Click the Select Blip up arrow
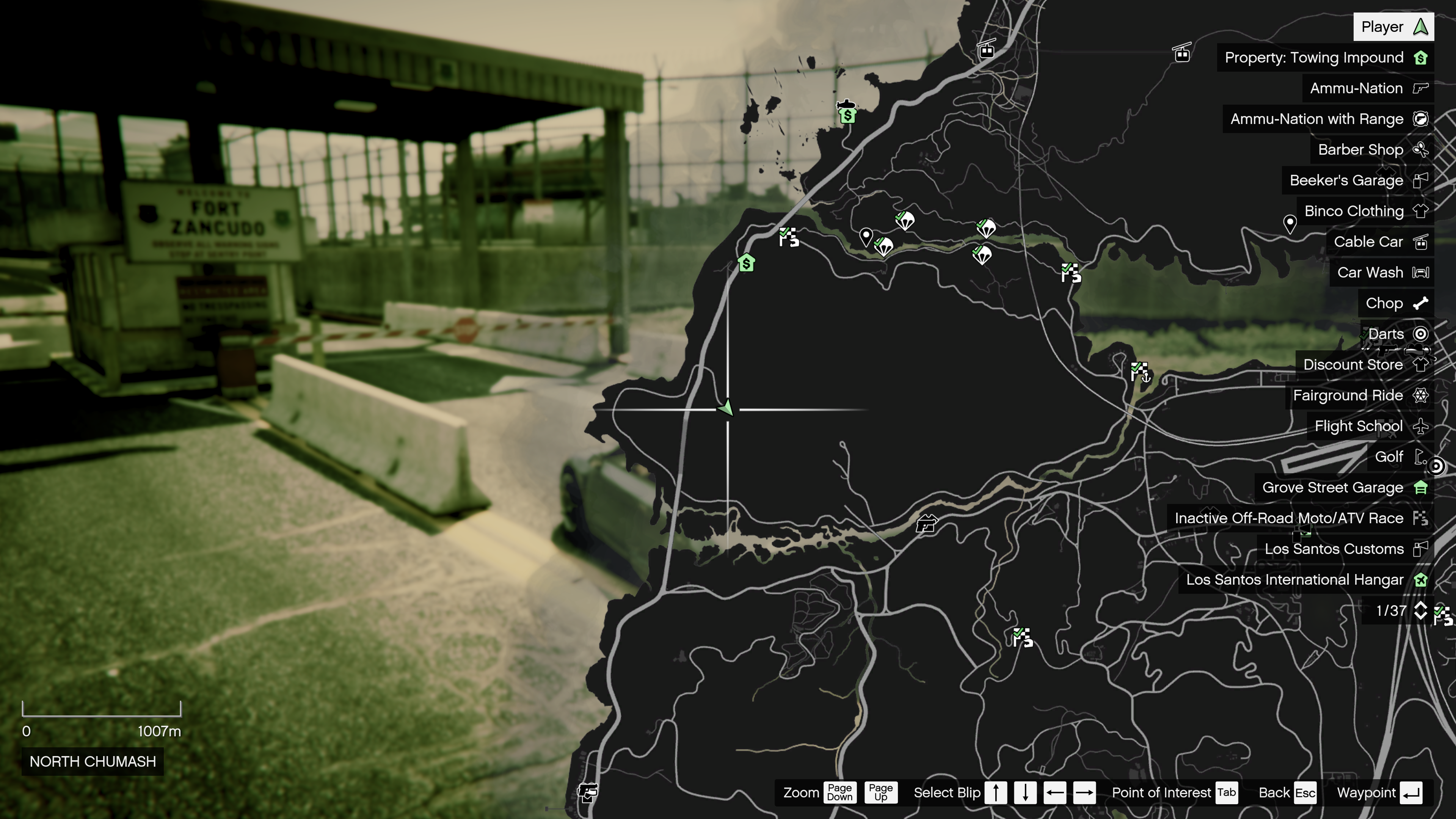Screen dimensions: 1456x819 pyautogui.click(x=995, y=792)
